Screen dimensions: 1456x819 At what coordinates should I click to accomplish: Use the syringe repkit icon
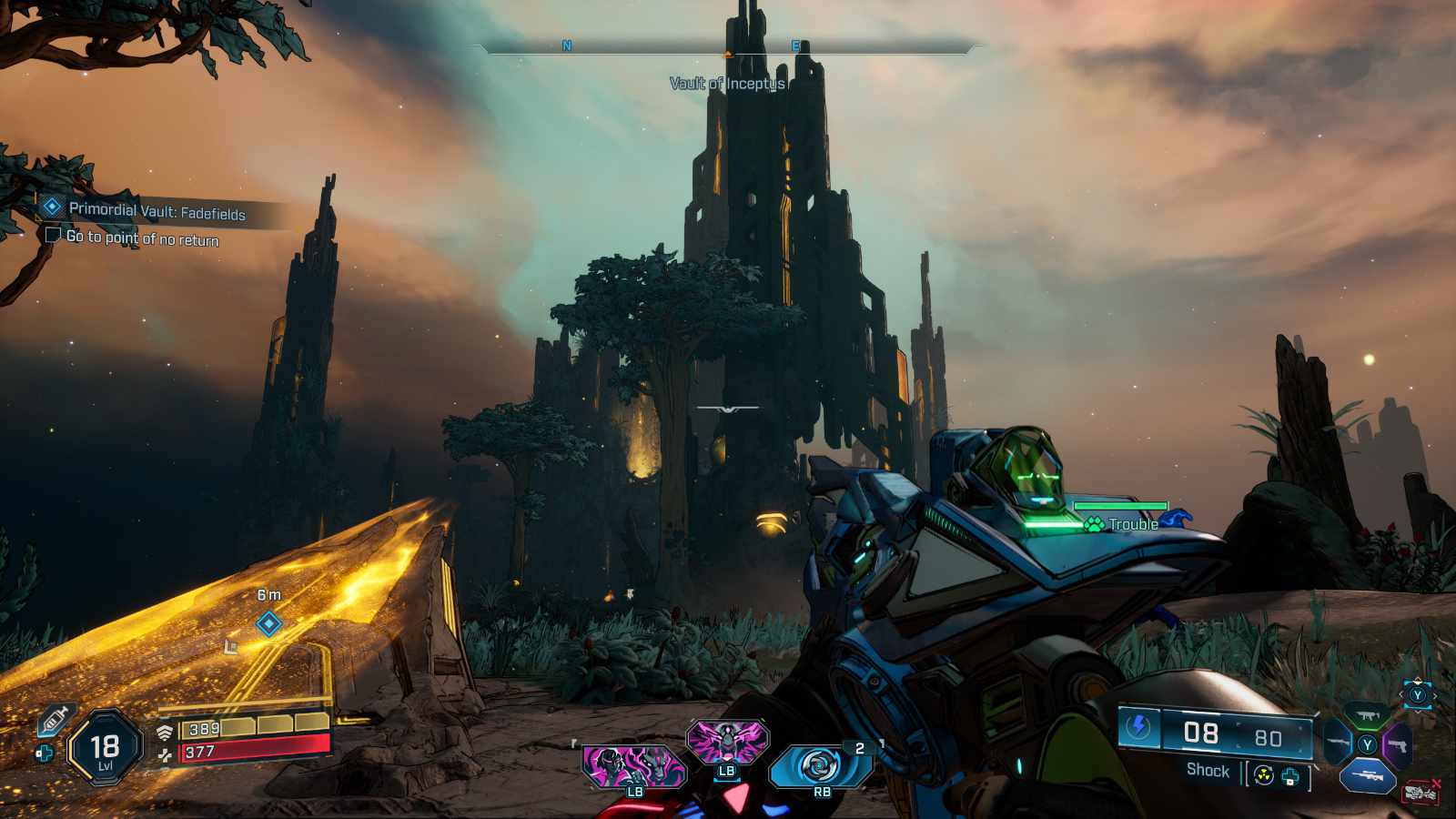pyautogui.click(x=55, y=720)
